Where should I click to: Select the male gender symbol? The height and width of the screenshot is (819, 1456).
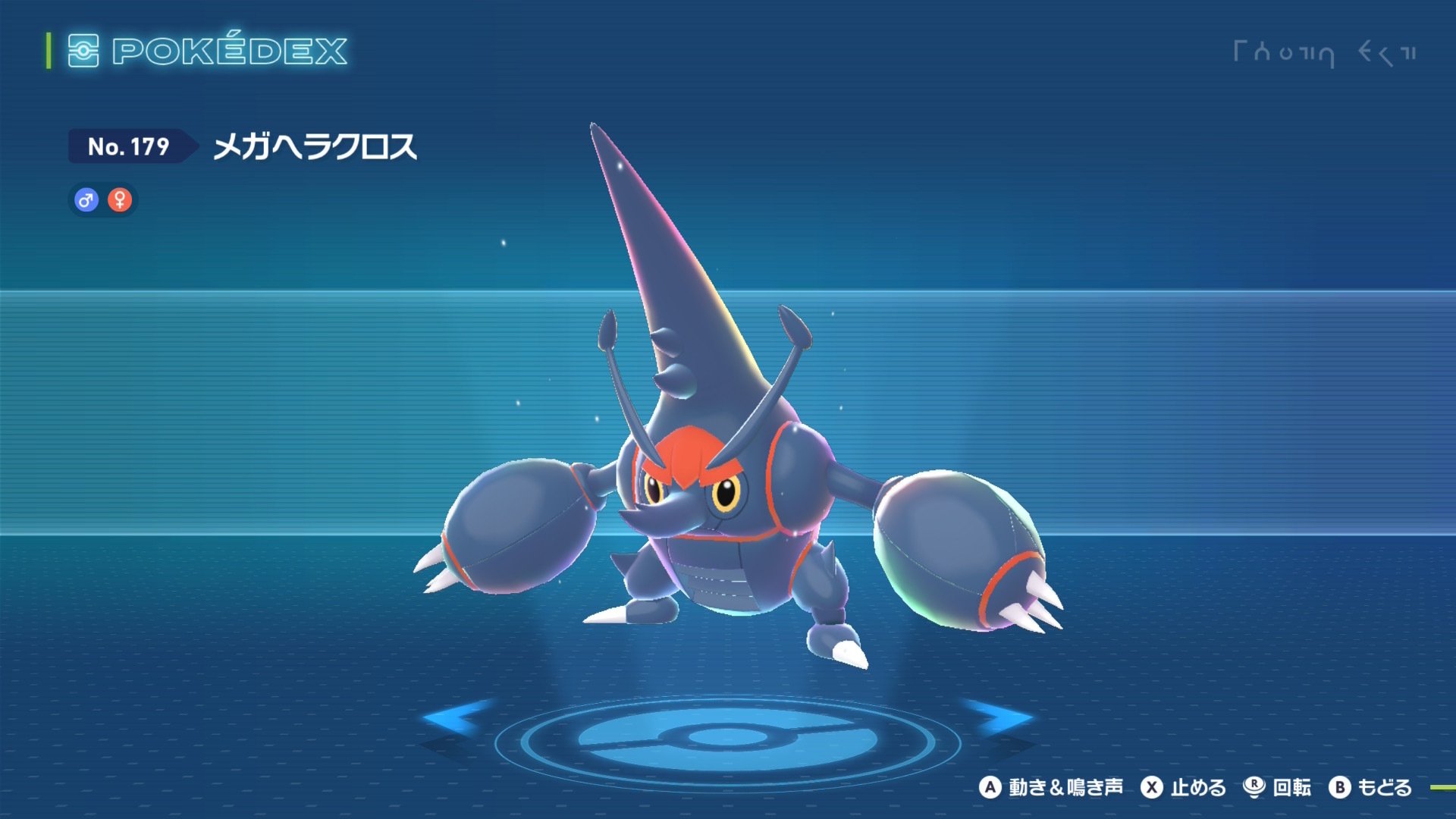[x=85, y=199]
